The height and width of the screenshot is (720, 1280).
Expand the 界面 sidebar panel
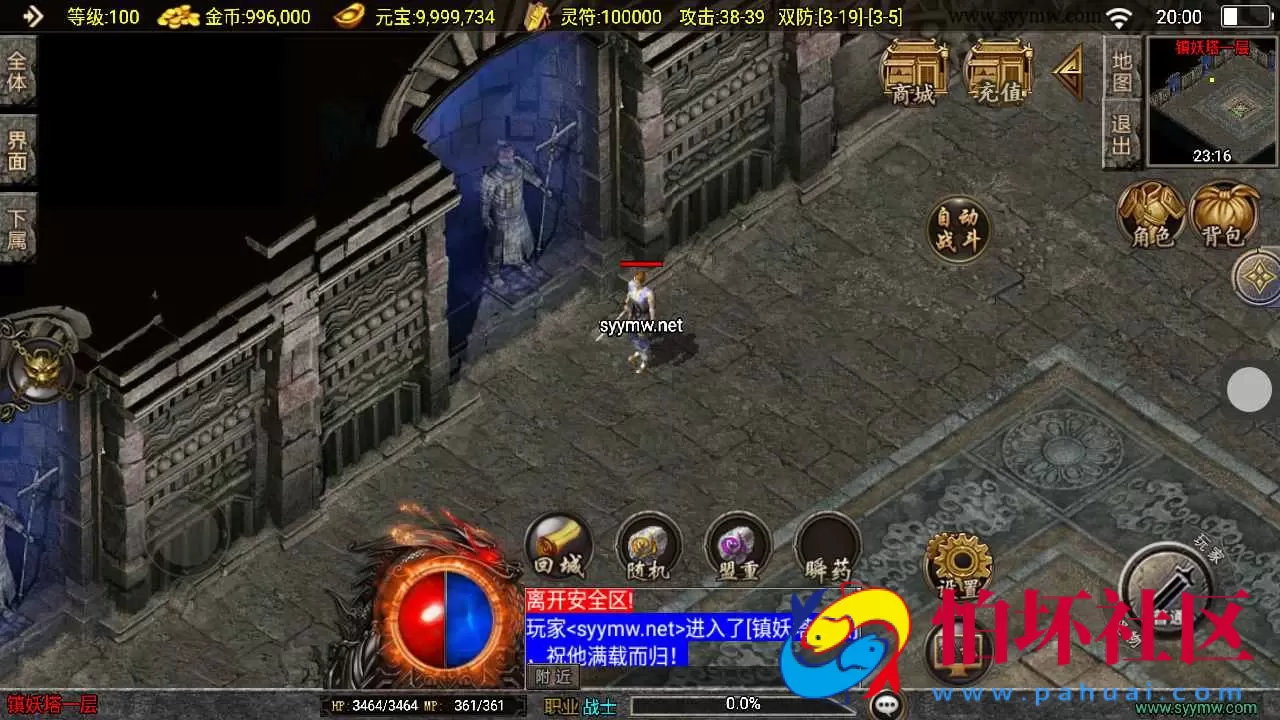coord(19,148)
